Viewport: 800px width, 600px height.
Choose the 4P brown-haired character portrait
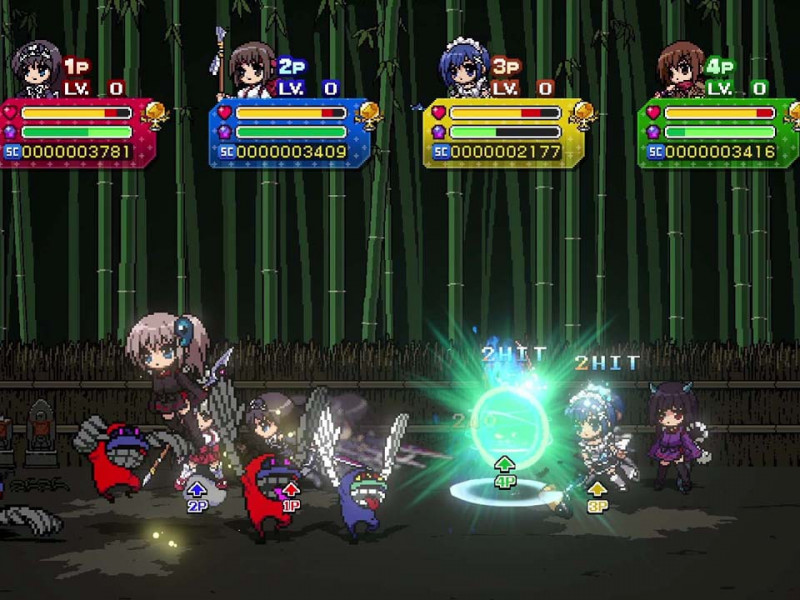pos(680,70)
